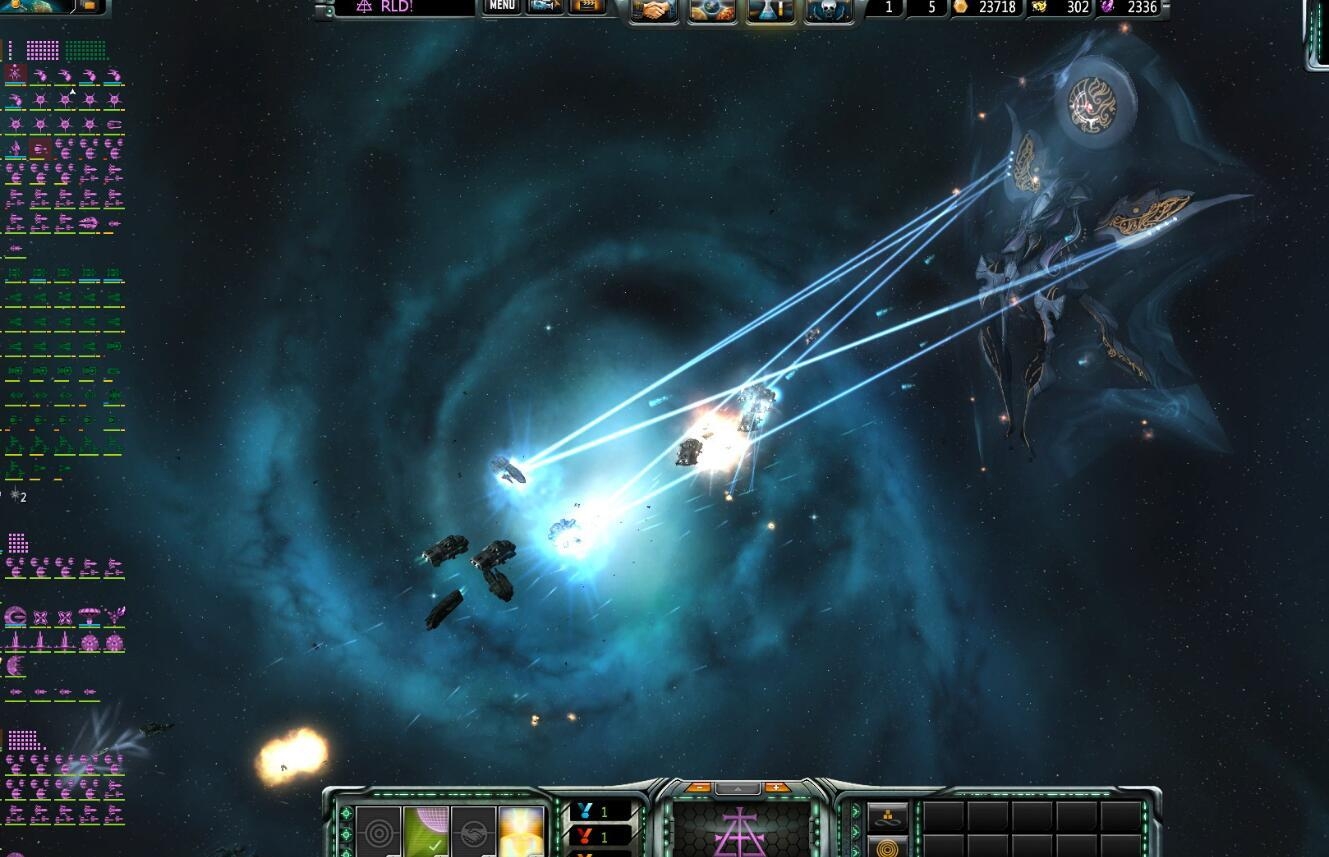
Task: Click the cinematic camera button
Action: pyautogui.click(x=546, y=7)
